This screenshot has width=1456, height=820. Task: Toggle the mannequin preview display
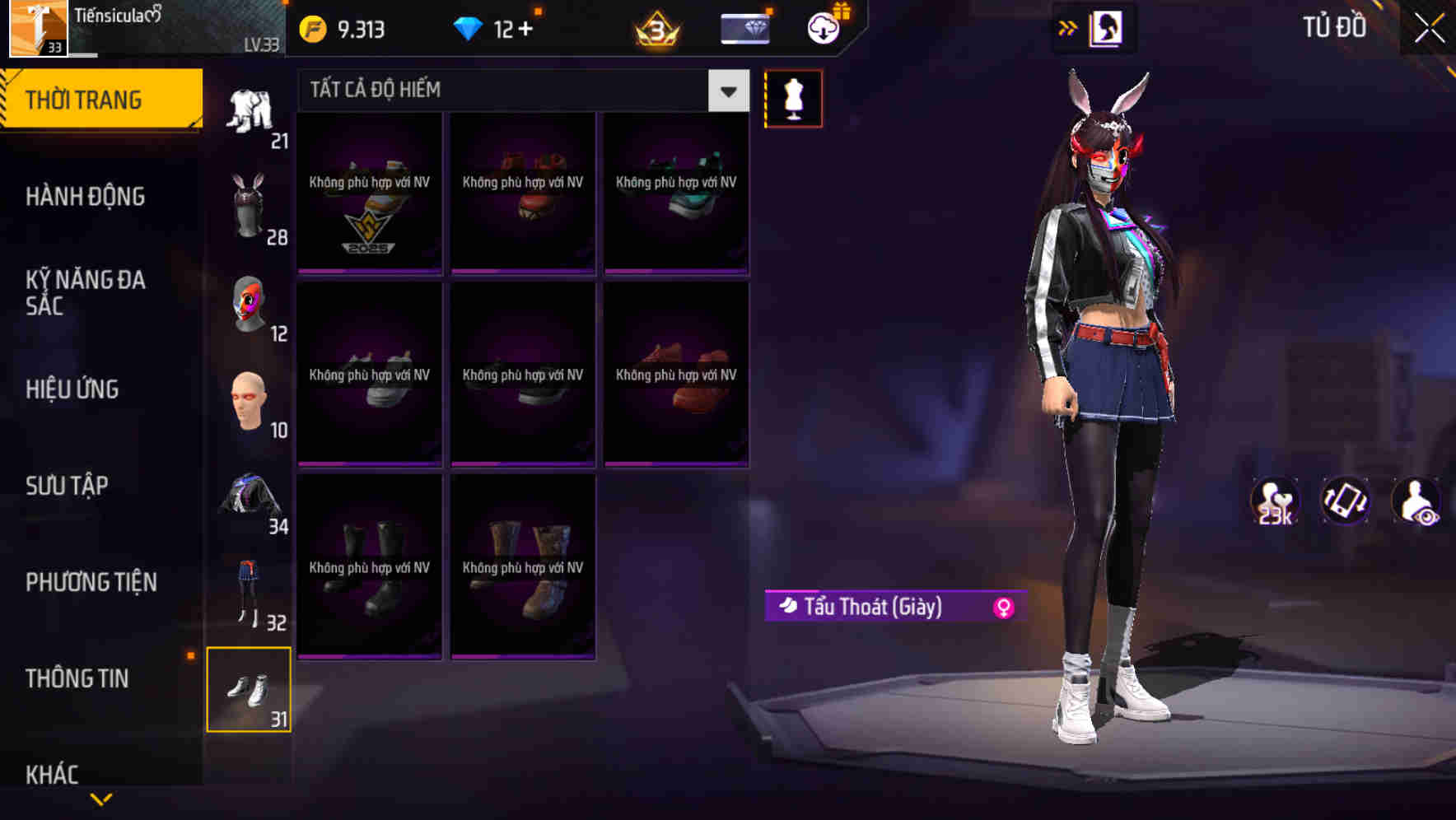tap(794, 98)
